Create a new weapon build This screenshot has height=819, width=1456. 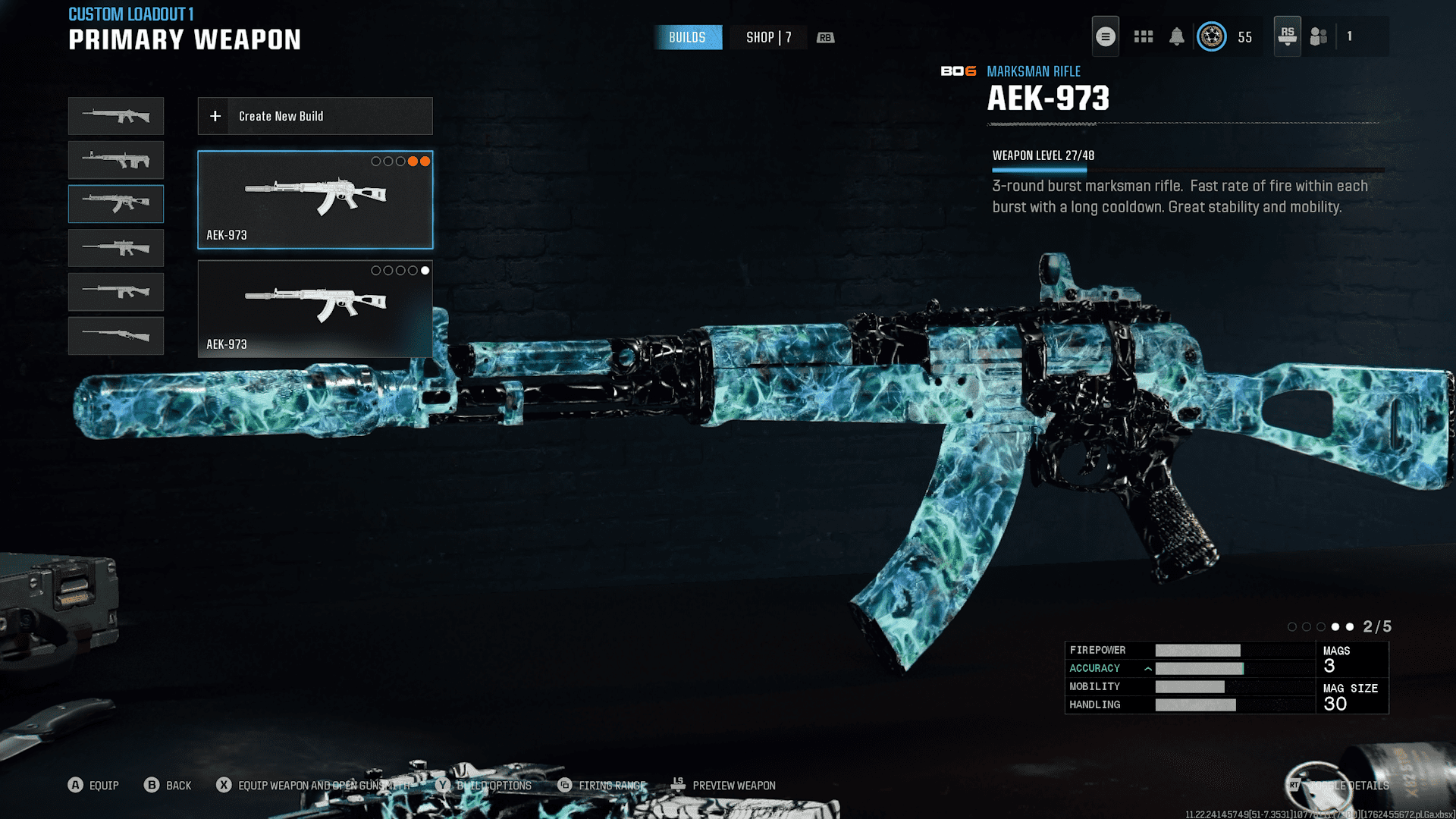[x=315, y=116]
